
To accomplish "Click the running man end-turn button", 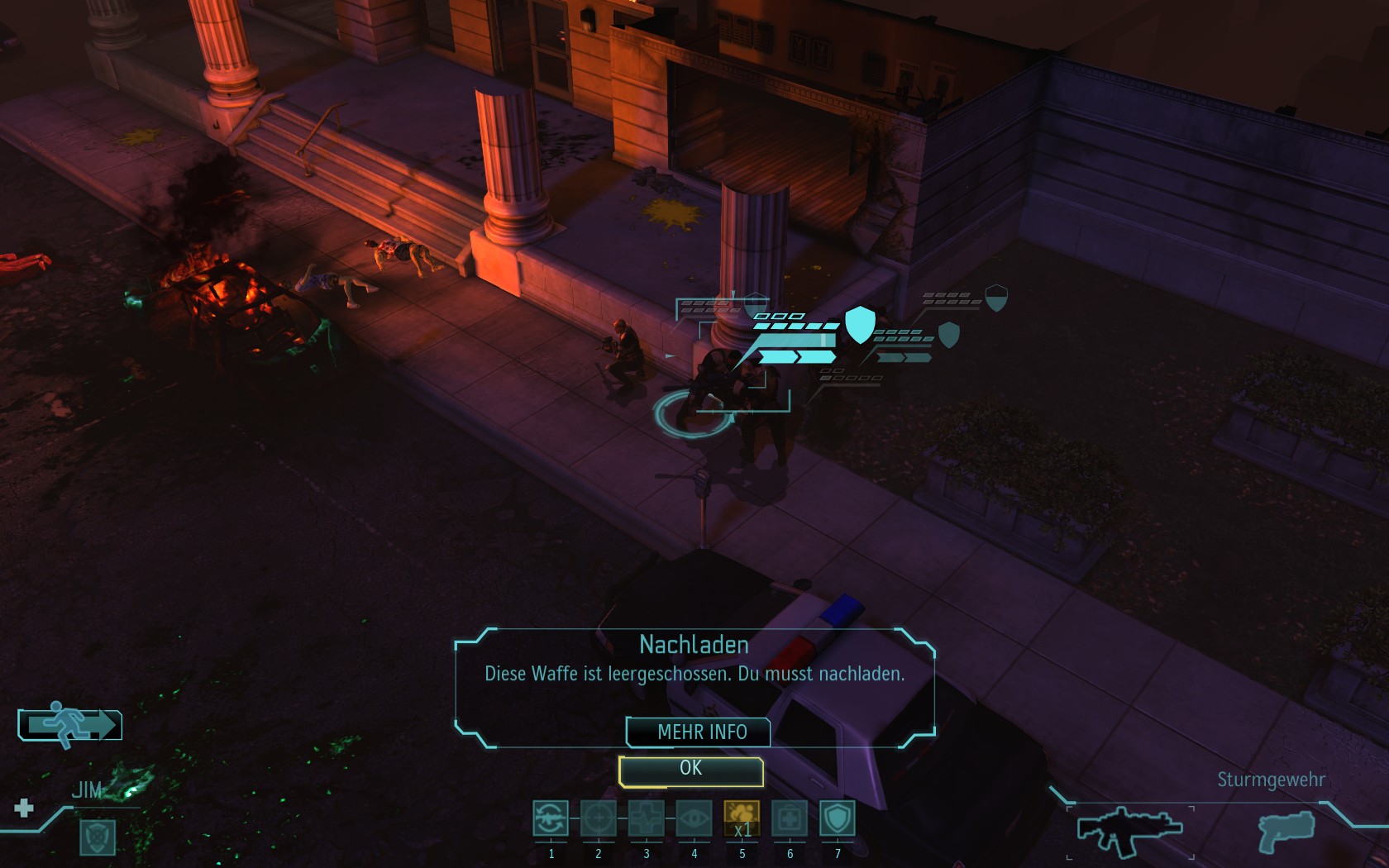I will point(70,725).
